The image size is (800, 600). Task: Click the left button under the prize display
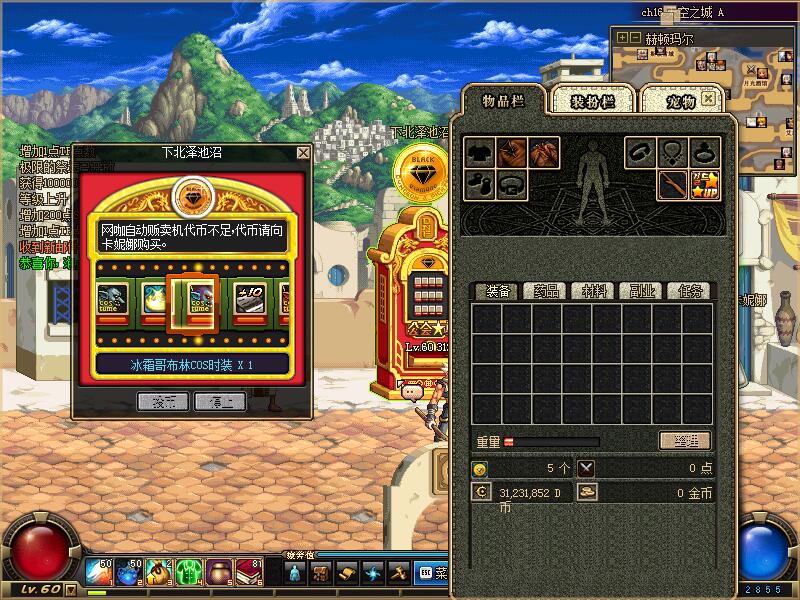pos(163,401)
